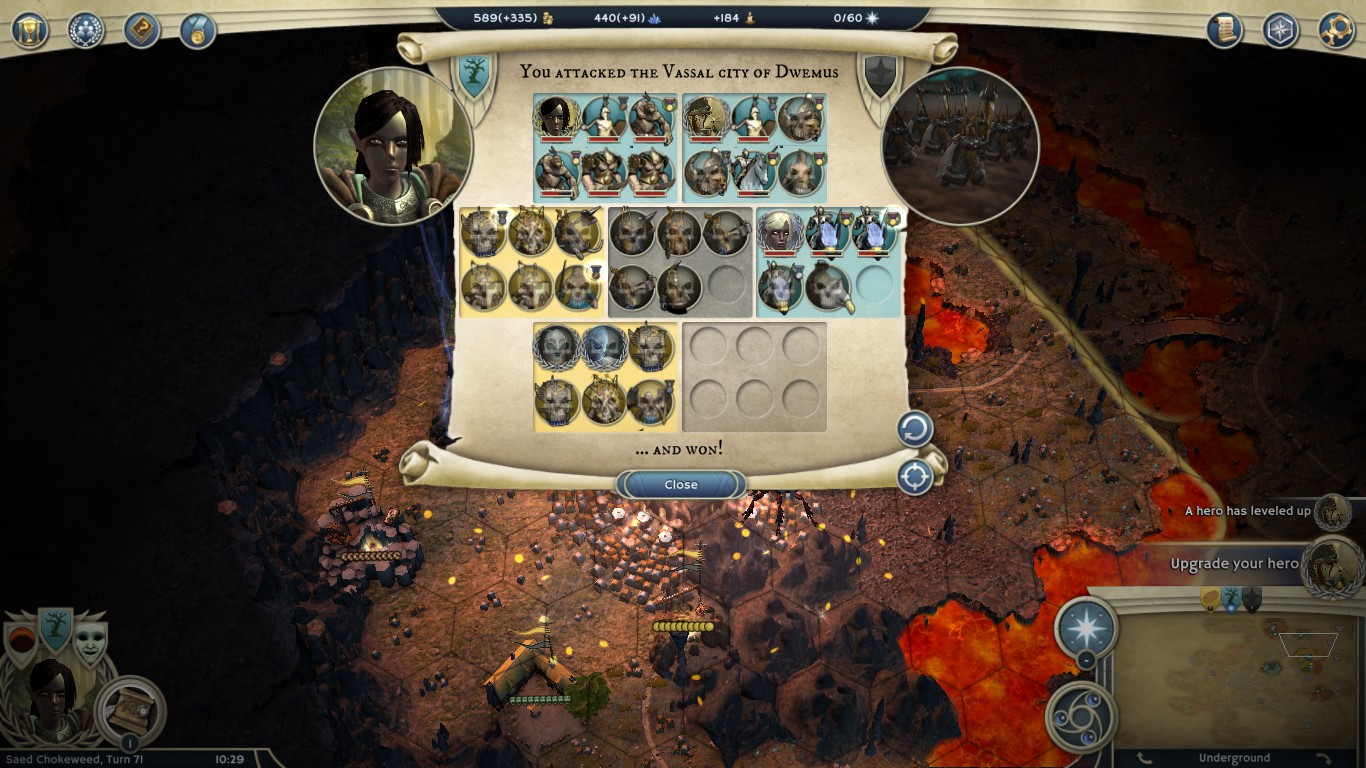Click the white theater mask shield
Image resolution: width=1366 pixels, height=768 pixels.
point(91,643)
